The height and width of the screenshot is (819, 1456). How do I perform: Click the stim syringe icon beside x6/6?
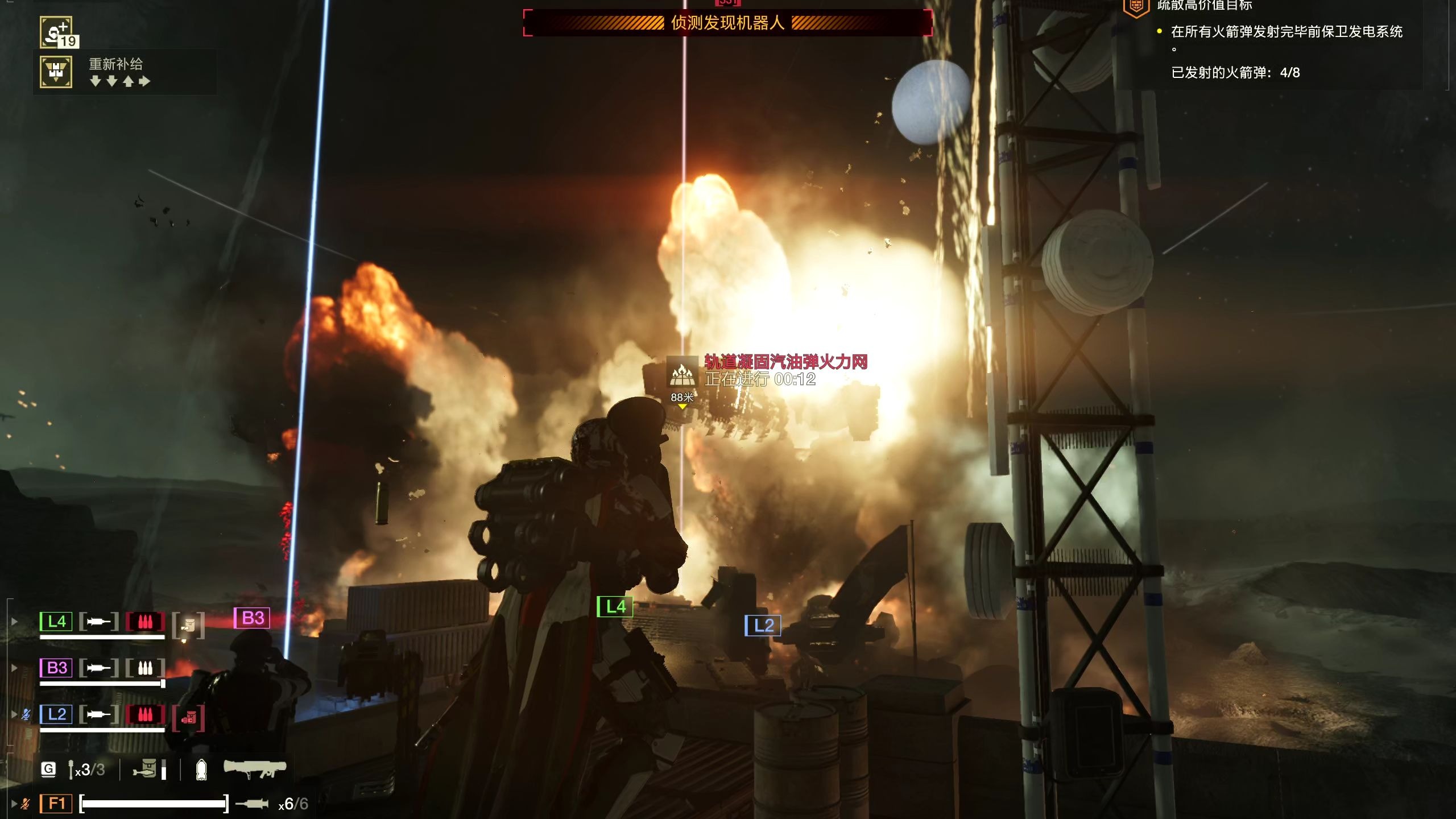click(252, 803)
